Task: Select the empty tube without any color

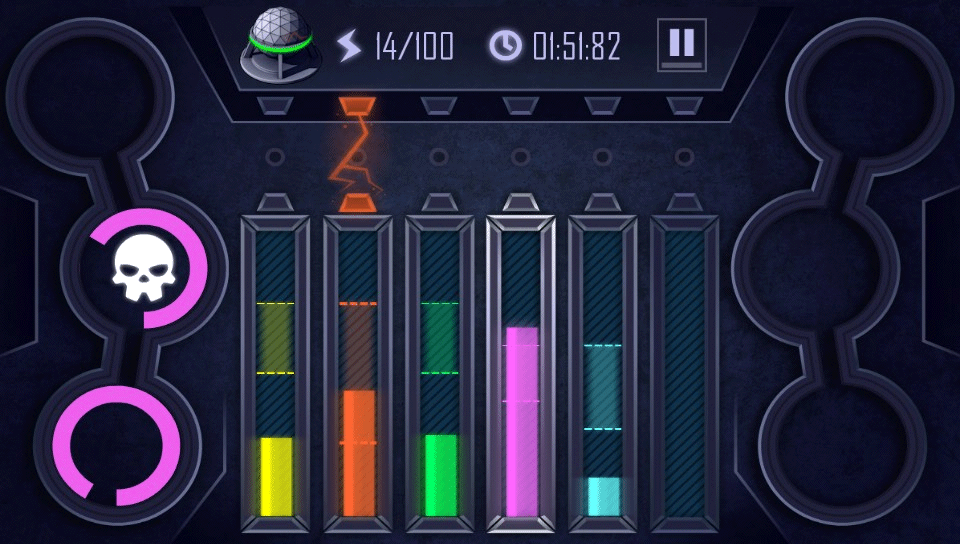Action: (x=685, y=375)
